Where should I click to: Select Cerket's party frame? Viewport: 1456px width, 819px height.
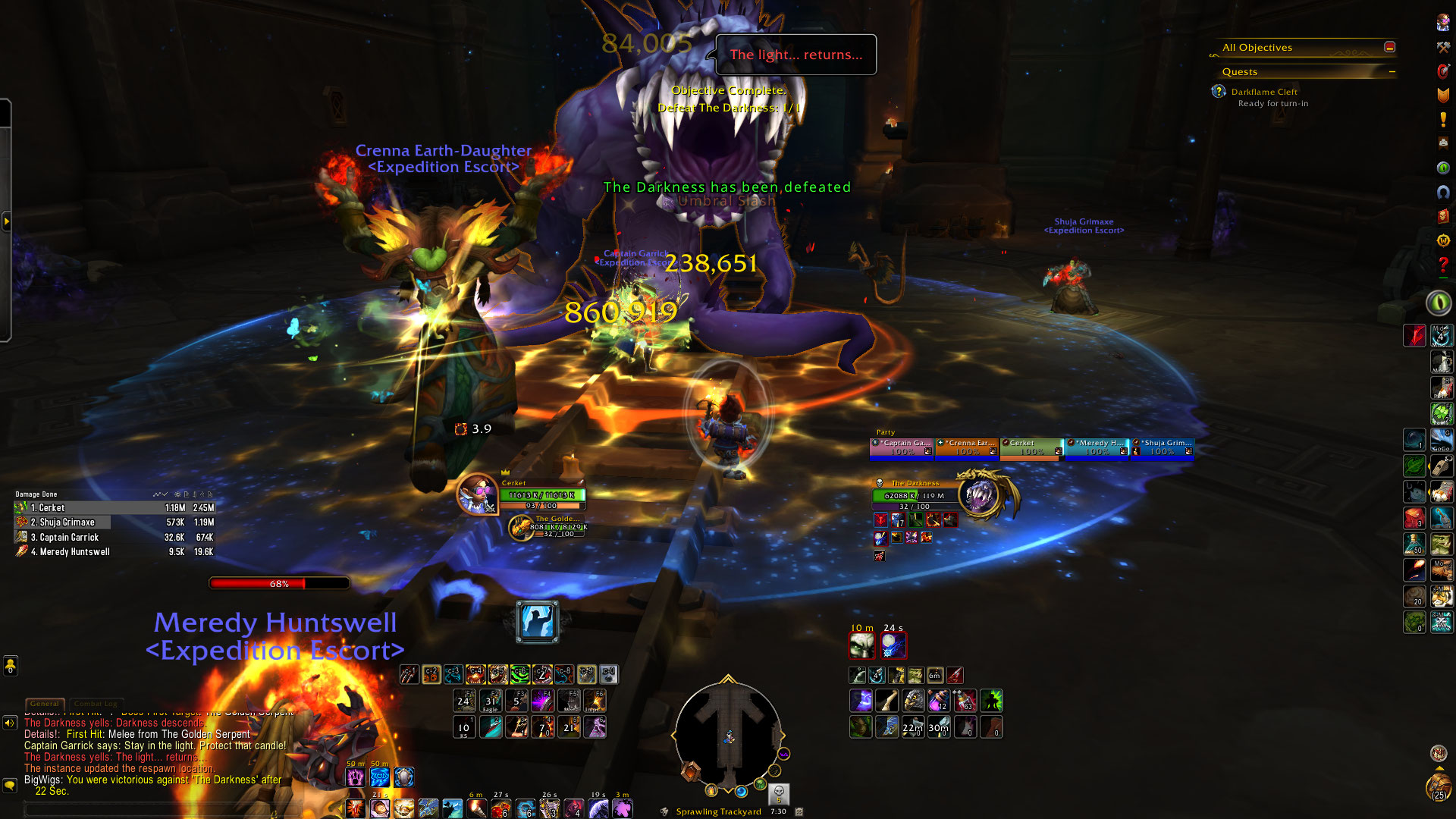point(1031,447)
